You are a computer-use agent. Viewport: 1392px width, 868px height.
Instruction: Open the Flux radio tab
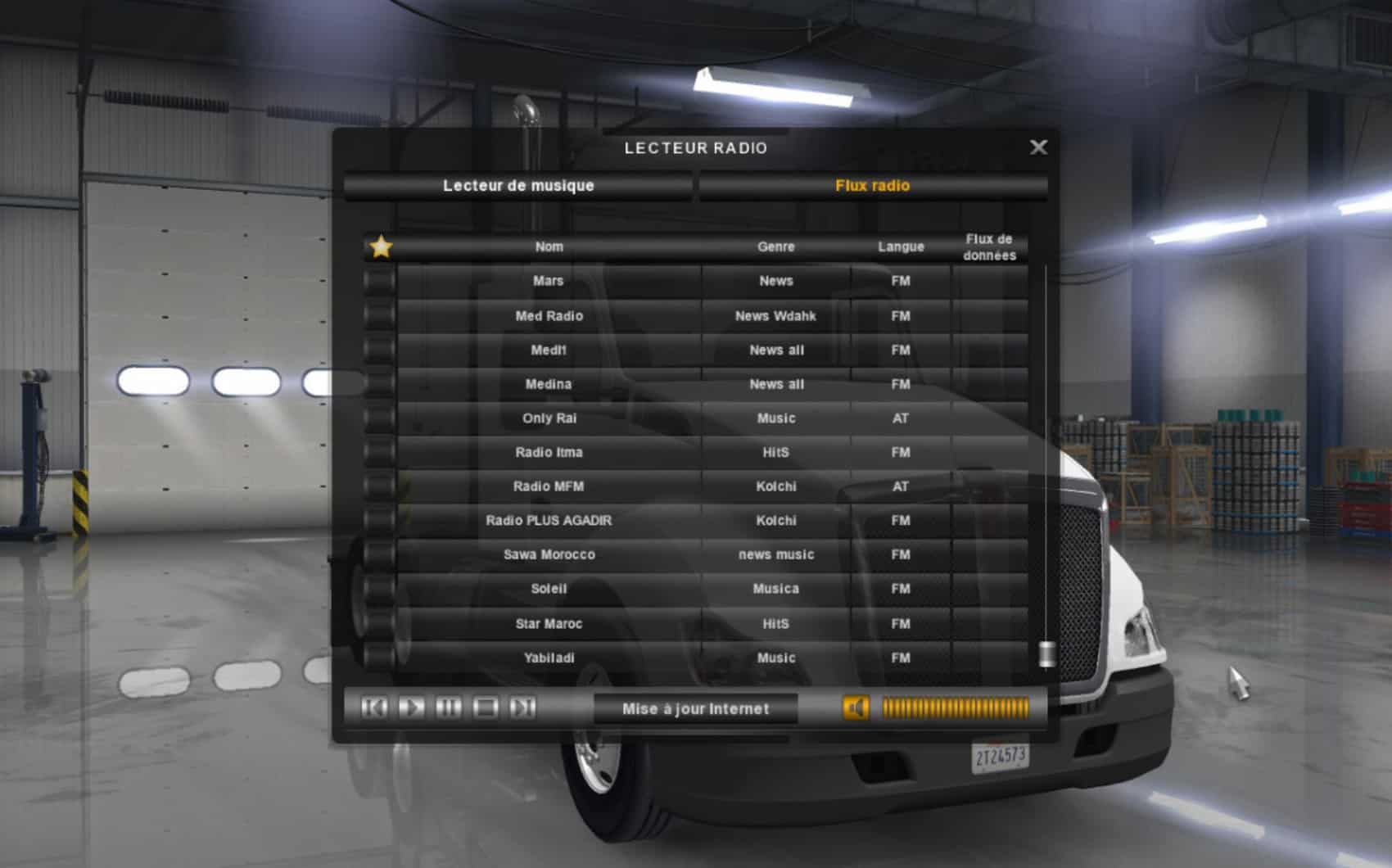(x=872, y=186)
